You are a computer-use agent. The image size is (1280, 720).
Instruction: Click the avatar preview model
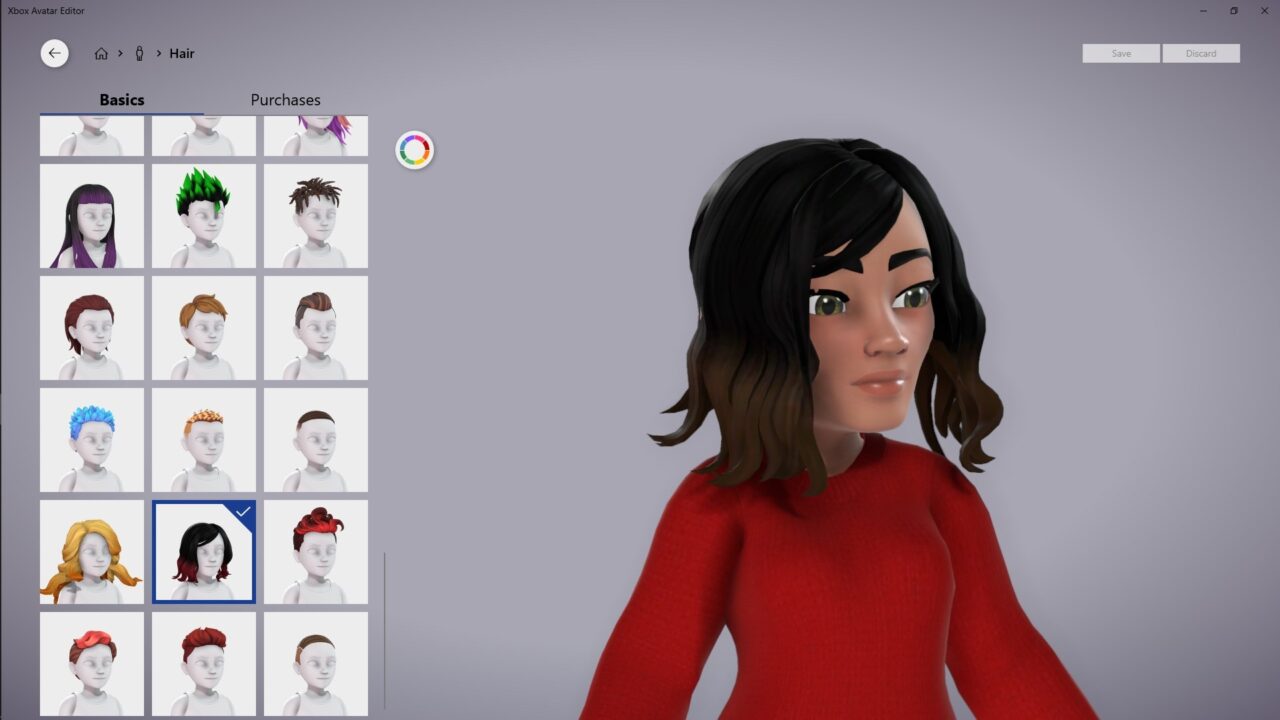(850, 400)
